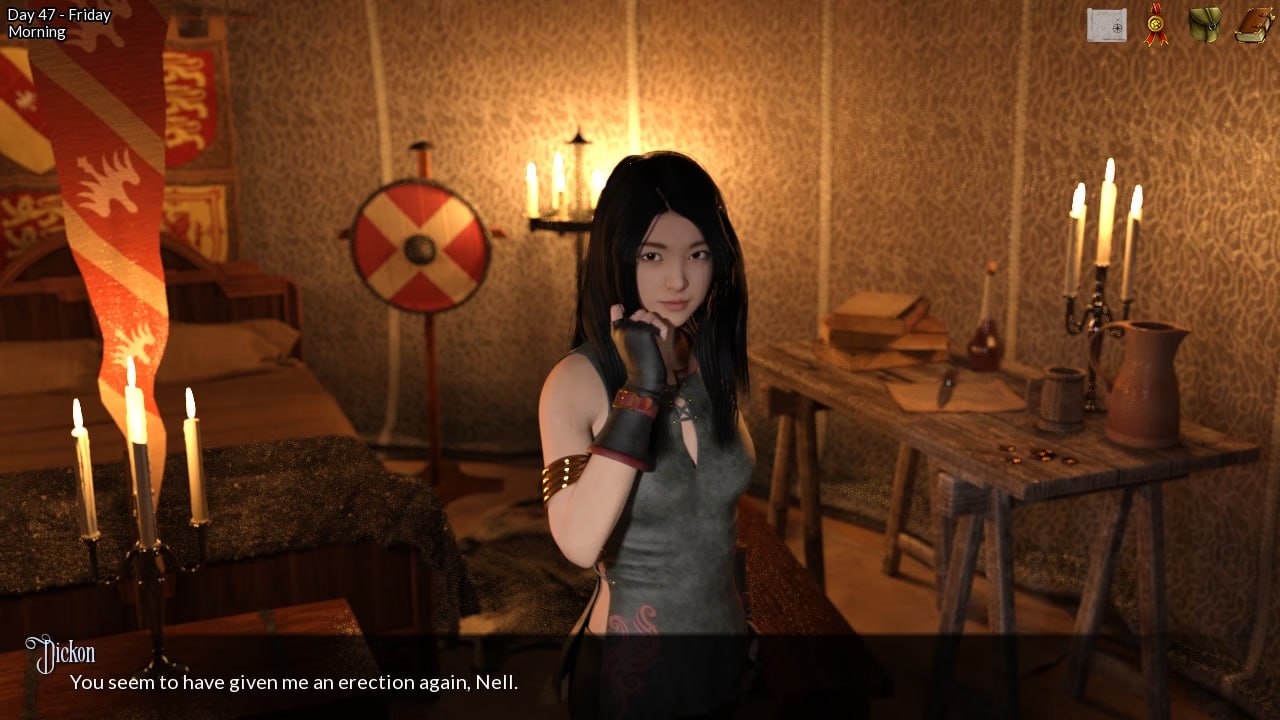View achievements via the medal icon
This screenshot has width=1280, height=720.
1155,23
